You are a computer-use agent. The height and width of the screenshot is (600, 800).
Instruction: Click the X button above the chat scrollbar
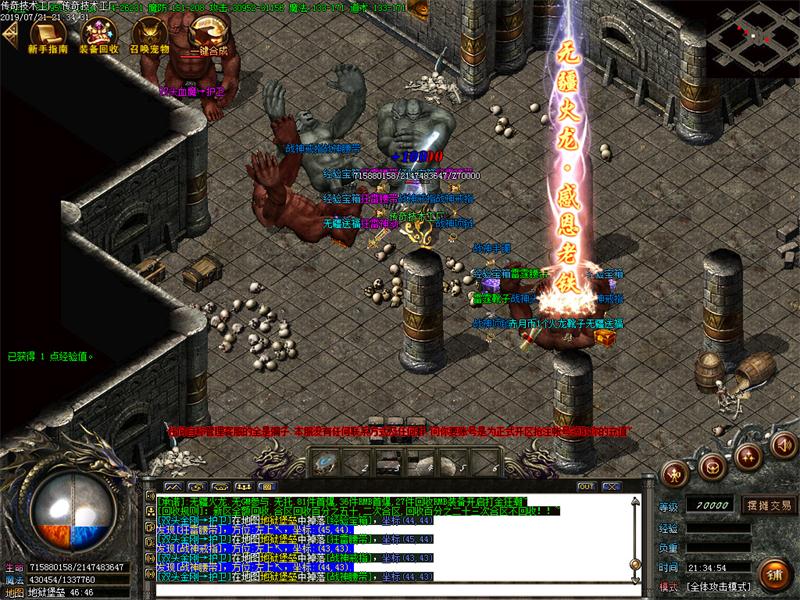coord(612,486)
